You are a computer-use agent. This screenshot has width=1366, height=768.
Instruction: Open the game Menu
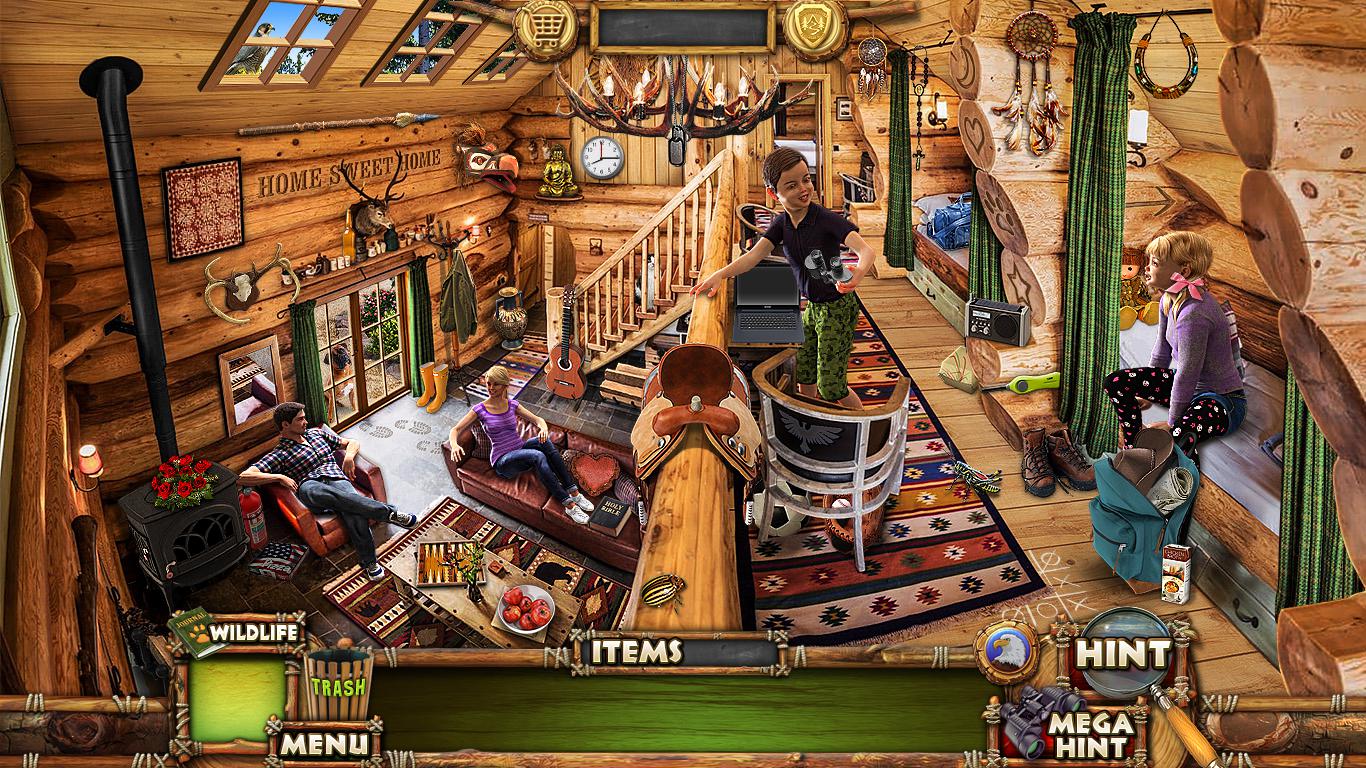pyautogui.click(x=323, y=742)
